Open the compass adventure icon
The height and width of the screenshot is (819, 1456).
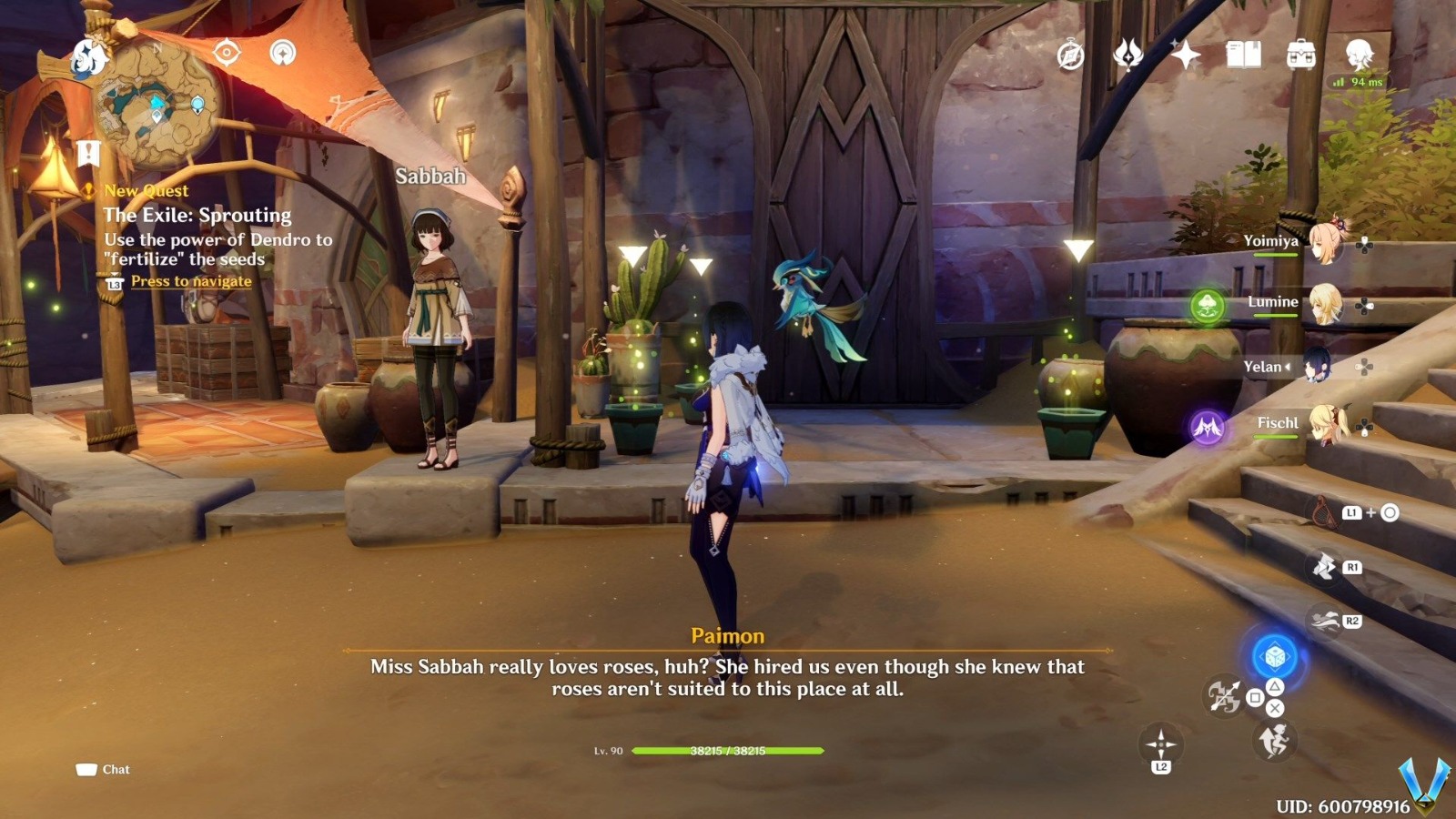pos(1071,56)
